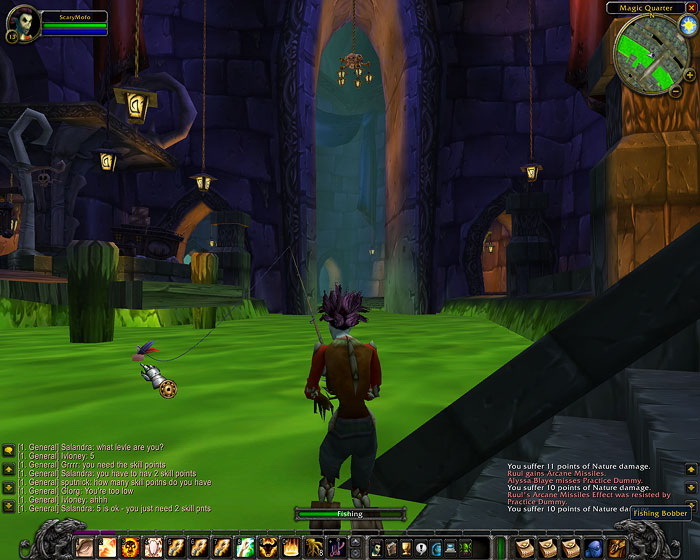Close the Magic Quarter minimap panel
The width and height of the screenshot is (700, 560).
(x=691, y=8)
